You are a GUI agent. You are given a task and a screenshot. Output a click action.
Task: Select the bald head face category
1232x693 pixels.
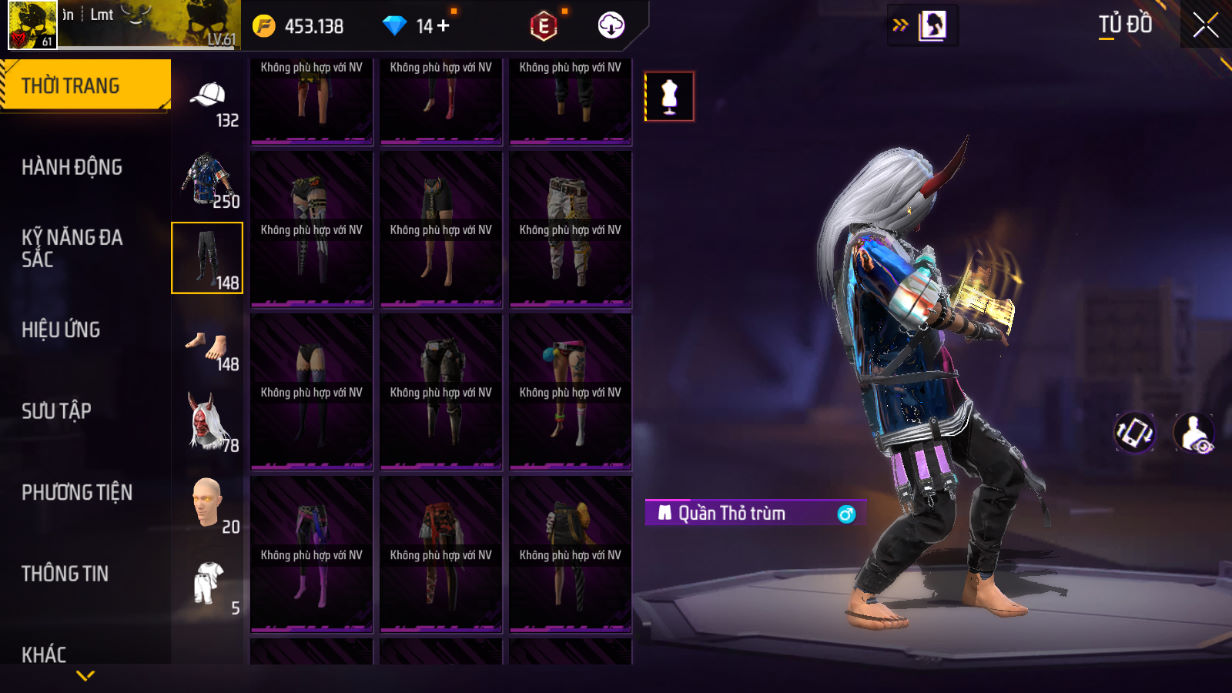click(x=208, y=503)
